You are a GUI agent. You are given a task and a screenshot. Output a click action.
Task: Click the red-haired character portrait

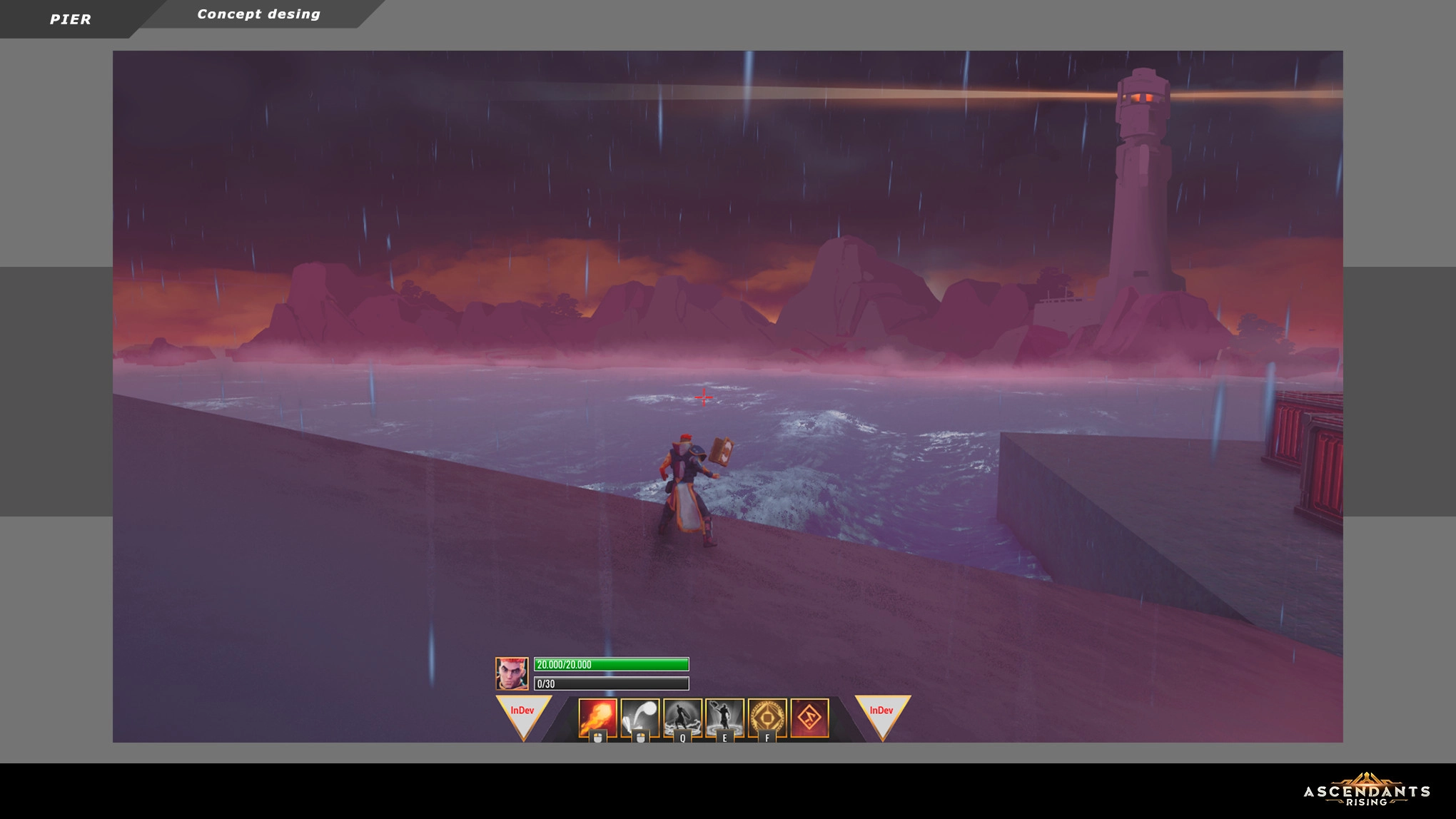(x=512, y=673)
